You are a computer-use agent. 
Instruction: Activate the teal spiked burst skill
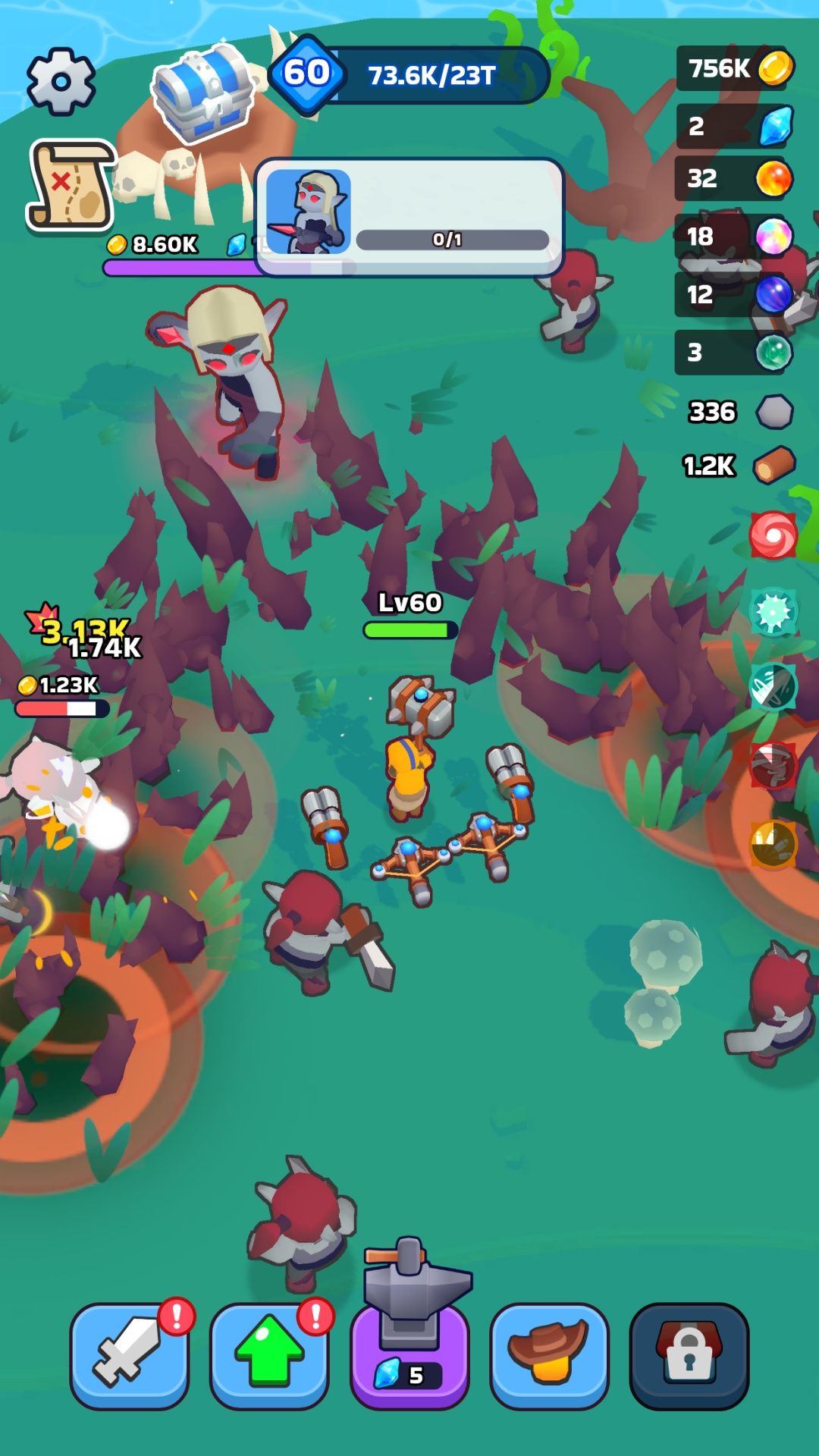click(773, 612)
